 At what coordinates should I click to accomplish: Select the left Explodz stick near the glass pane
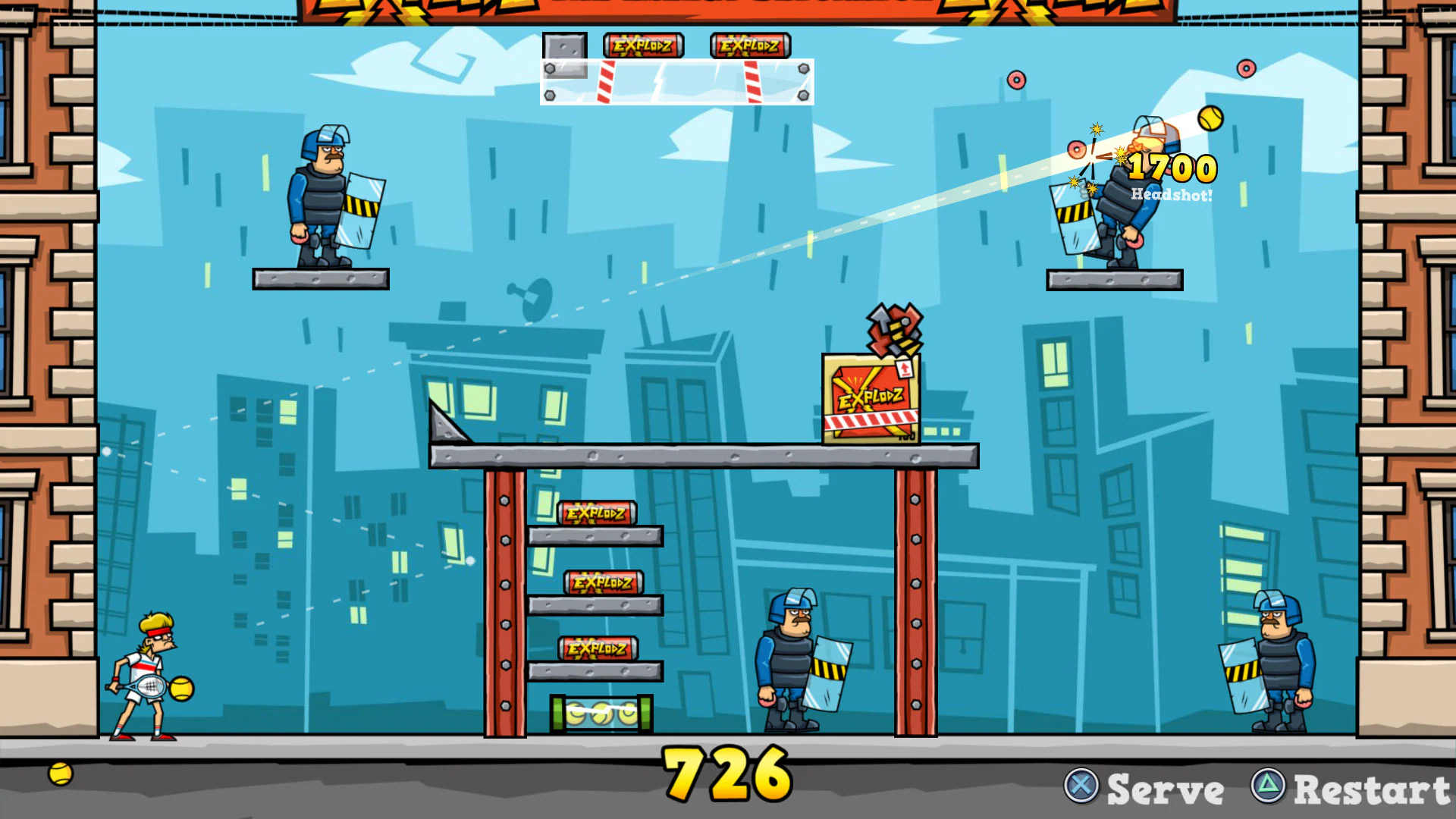click(x=642, y=45)
